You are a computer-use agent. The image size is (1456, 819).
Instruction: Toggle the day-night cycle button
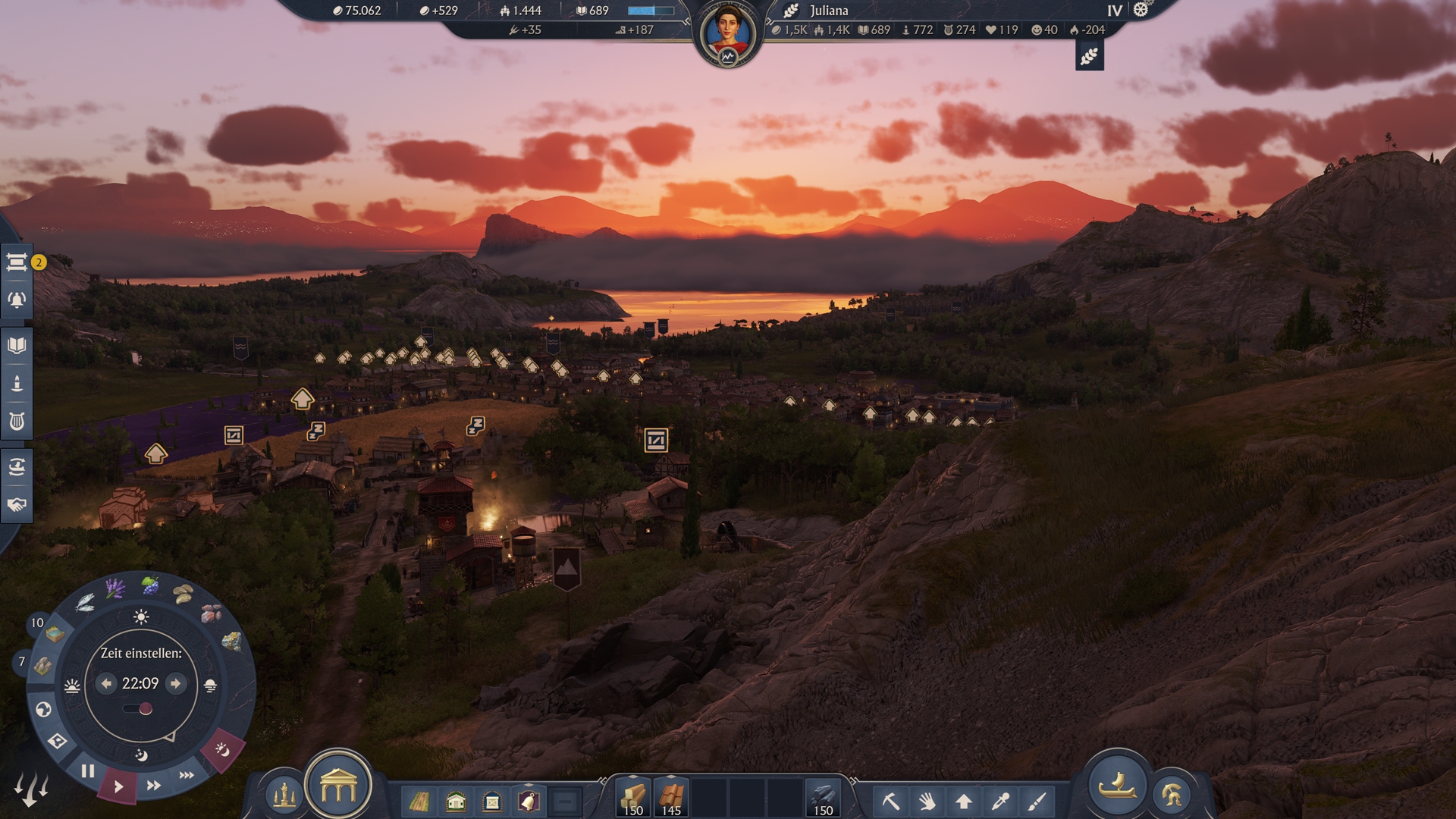tap(222, 750)
